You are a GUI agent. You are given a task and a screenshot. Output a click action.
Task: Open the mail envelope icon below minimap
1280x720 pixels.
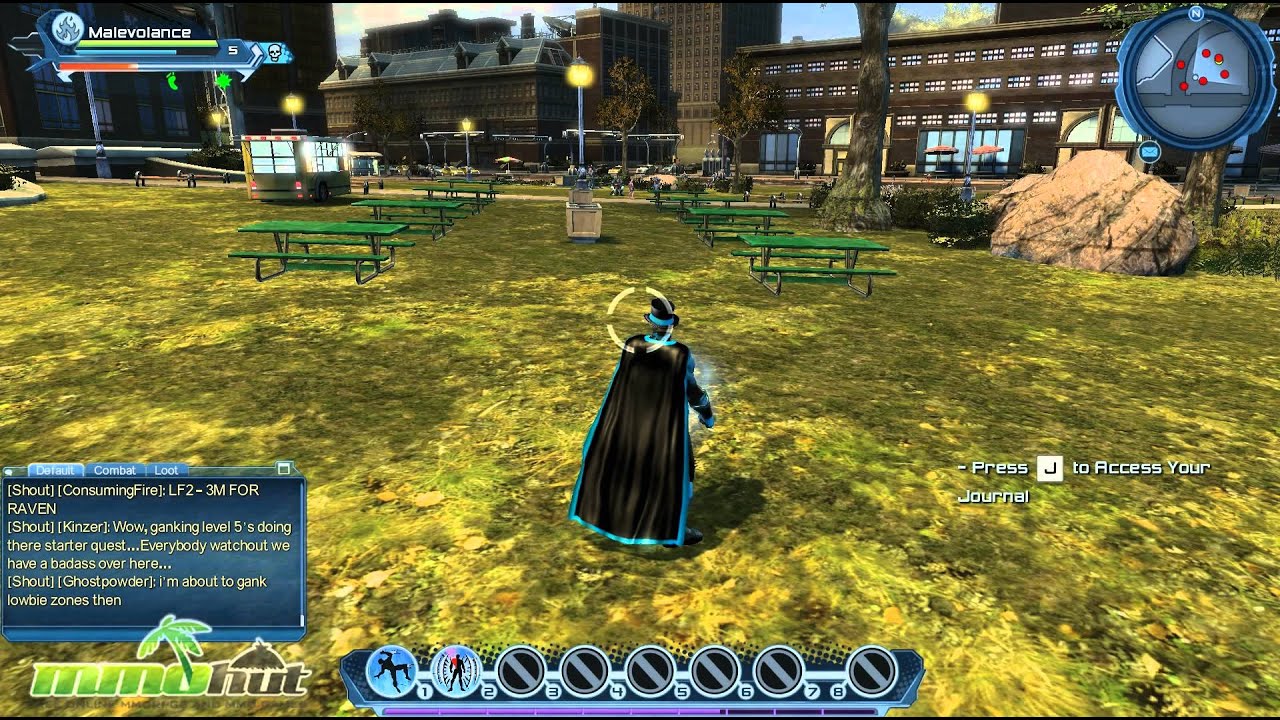click(1148, 152)
